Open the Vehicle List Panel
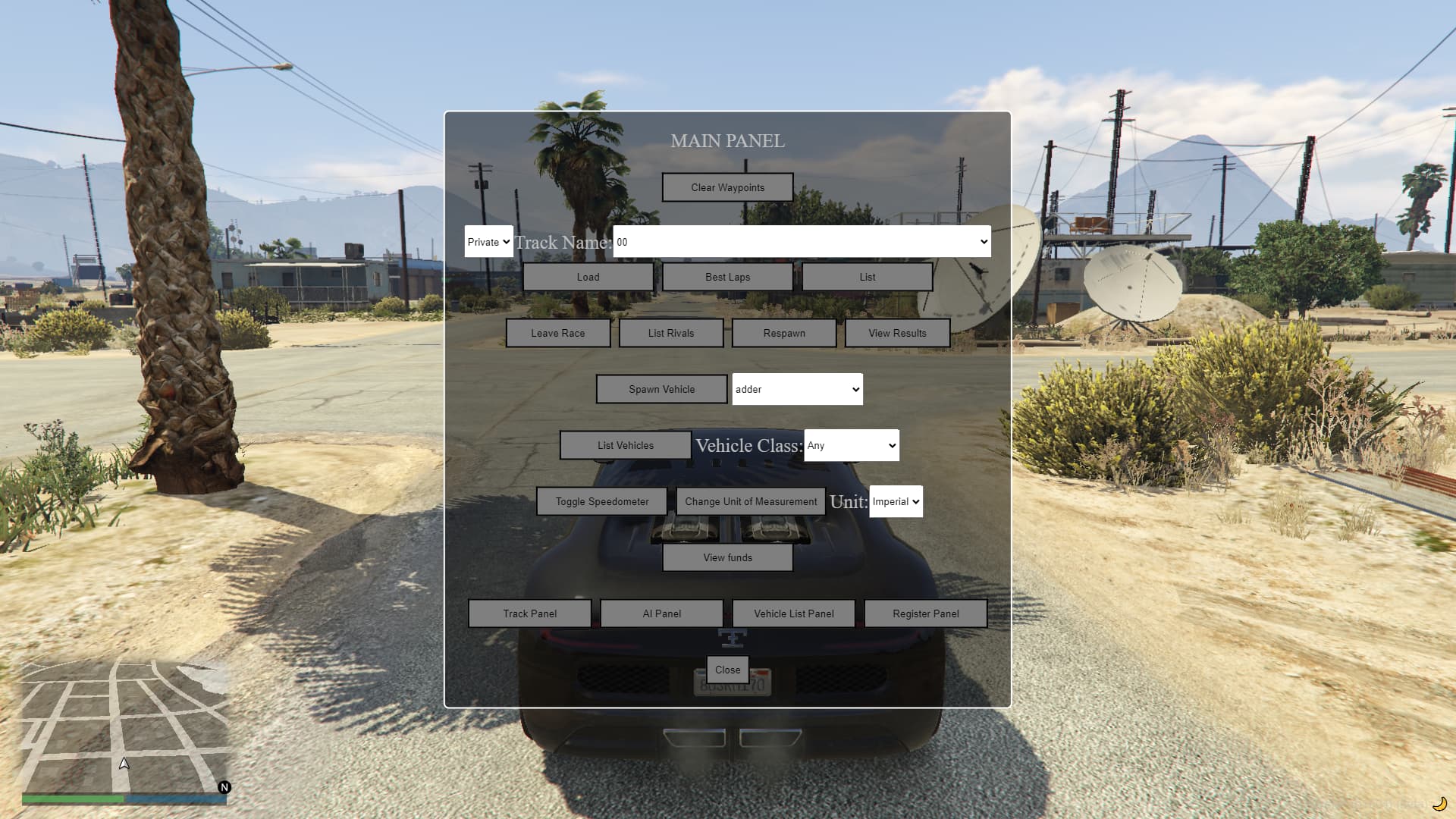This screenshot has height=819, width=1456. point(792,613)
